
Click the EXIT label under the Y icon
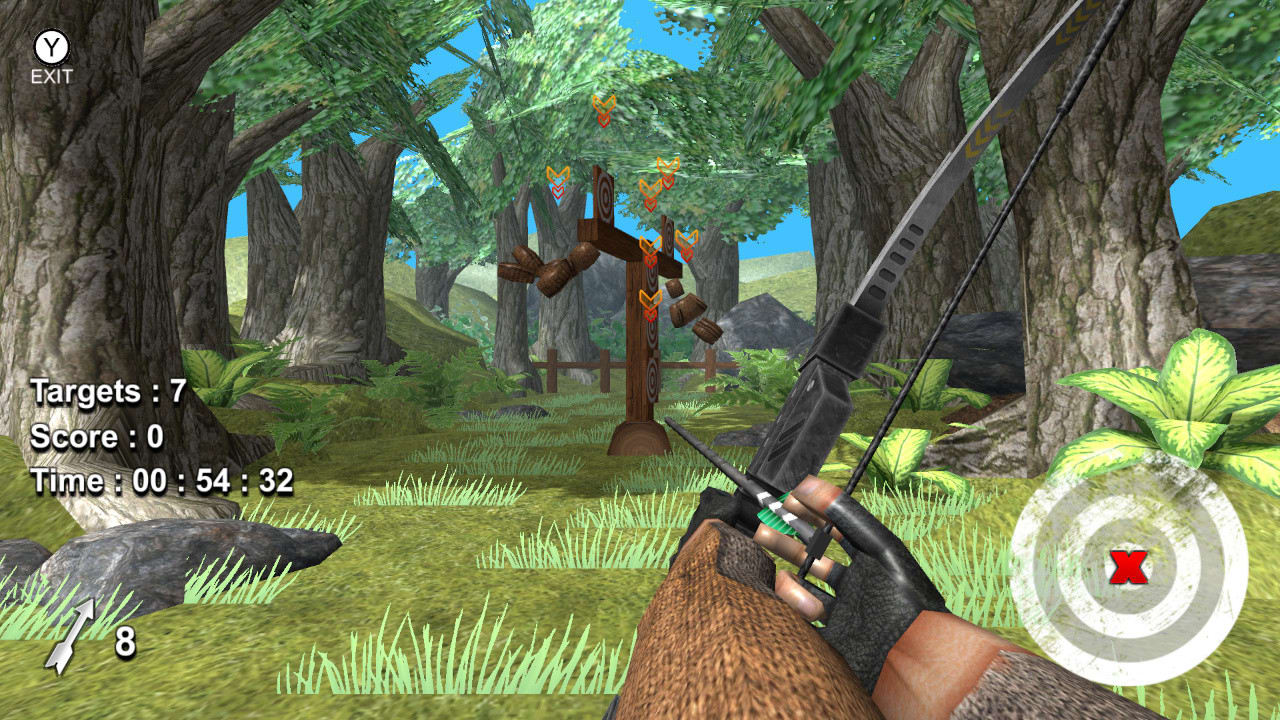pyautogui.click(x=50, y=75)
